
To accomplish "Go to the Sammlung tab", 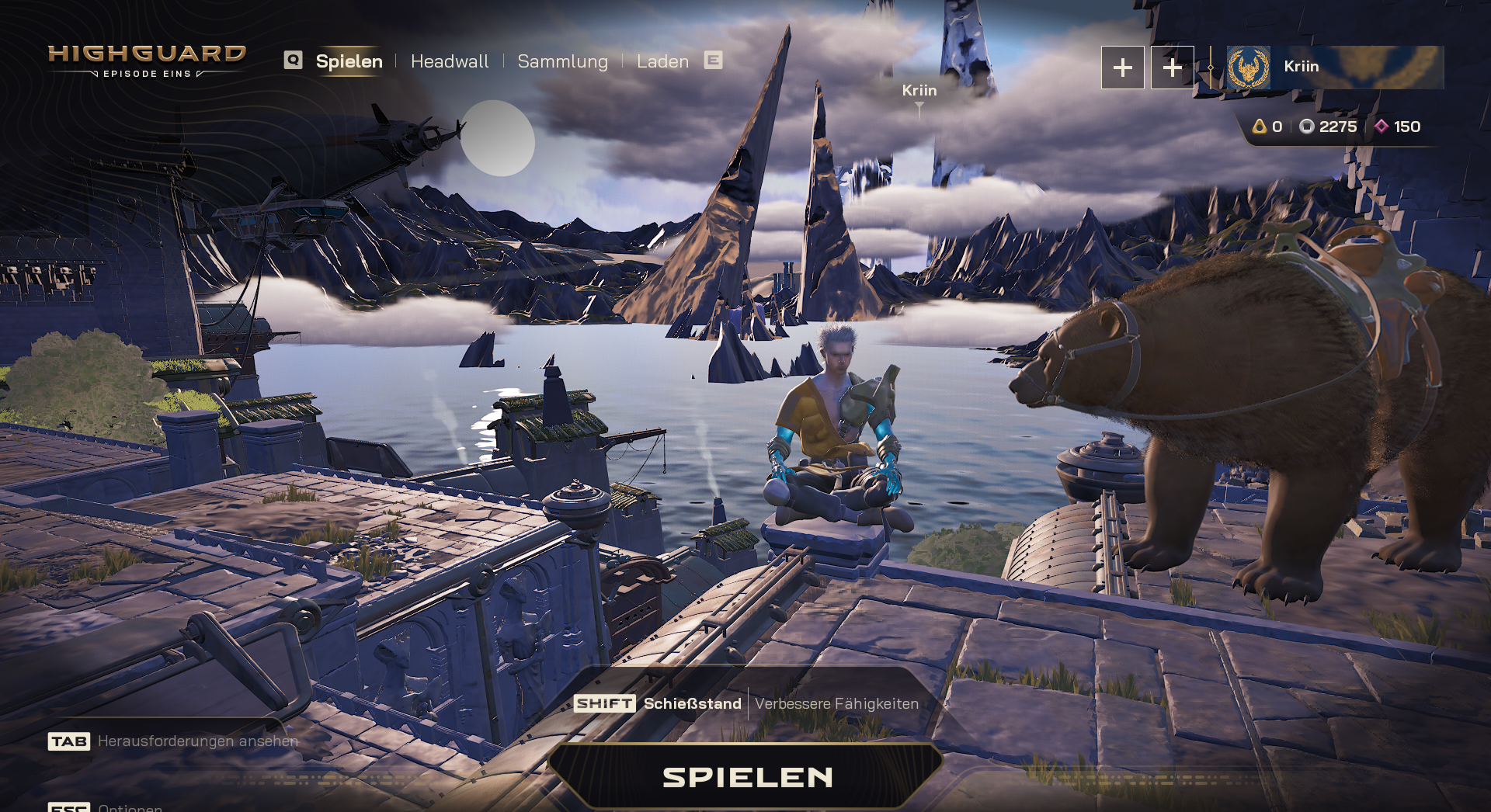I will click(x=562, y=61).
